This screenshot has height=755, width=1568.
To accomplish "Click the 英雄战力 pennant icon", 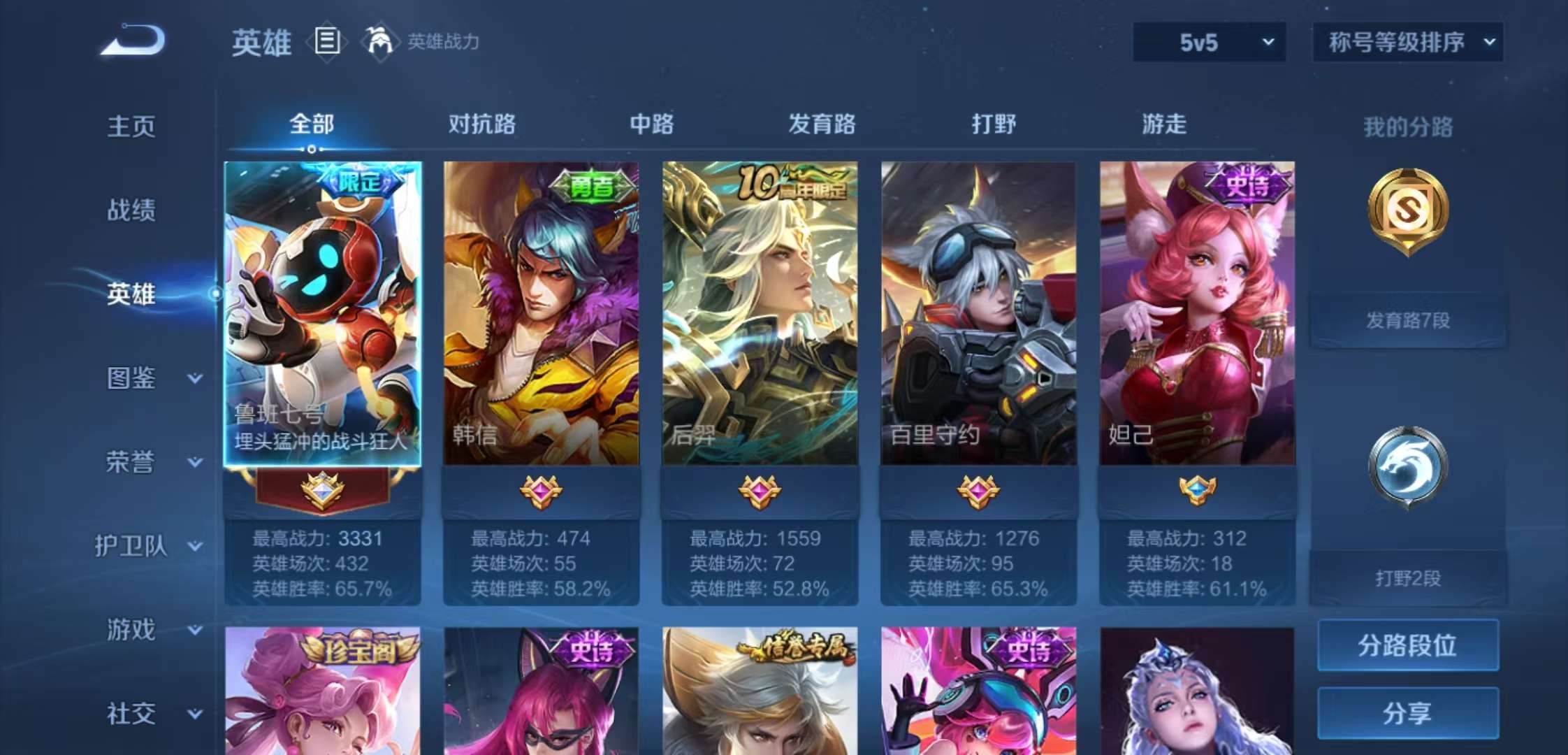I will point(378,42).
